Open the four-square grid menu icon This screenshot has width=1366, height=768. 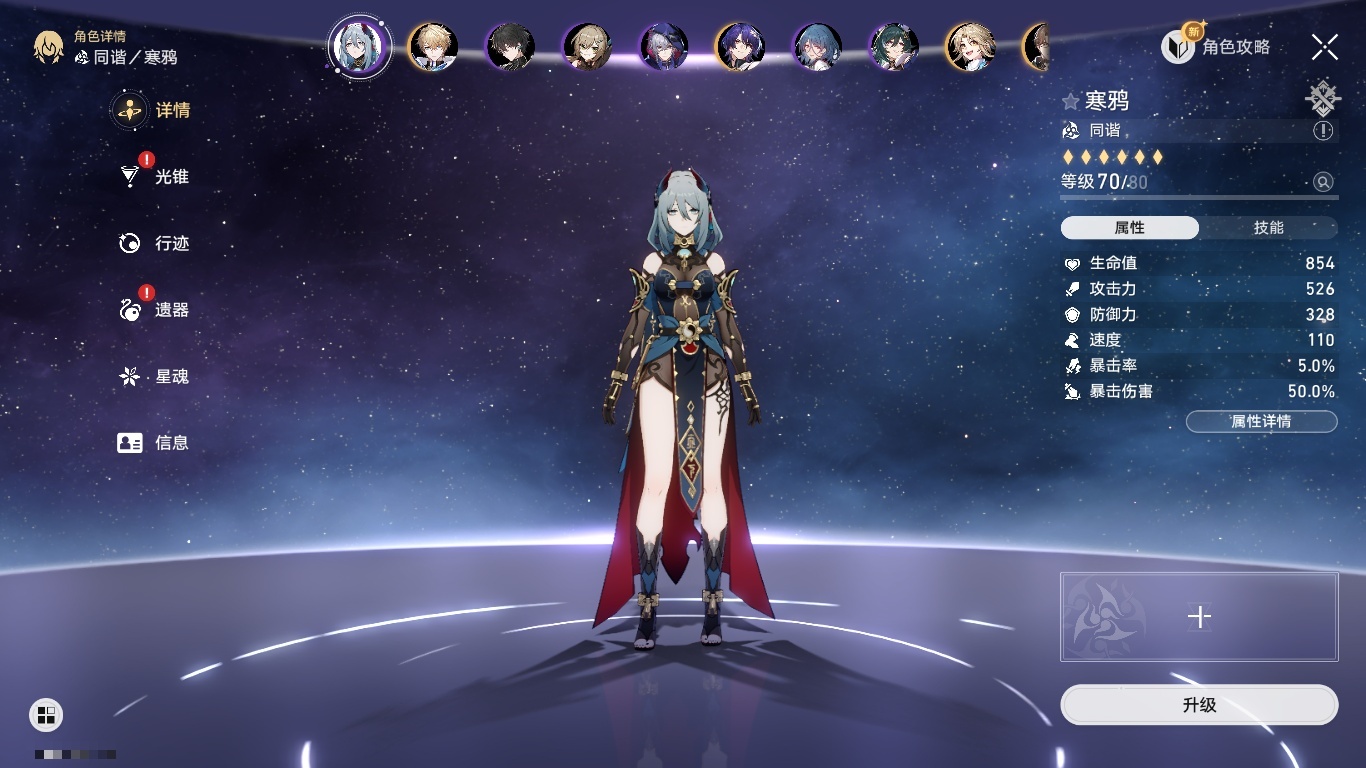click(x=46, y=714)
